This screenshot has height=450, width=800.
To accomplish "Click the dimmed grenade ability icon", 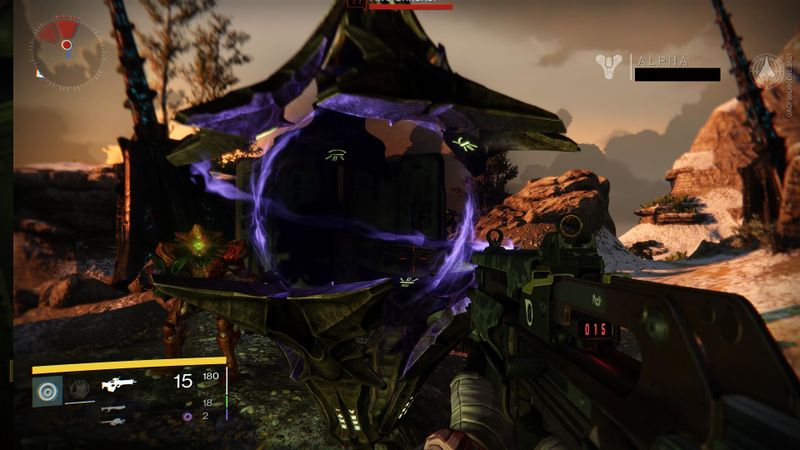I will 80,388.
